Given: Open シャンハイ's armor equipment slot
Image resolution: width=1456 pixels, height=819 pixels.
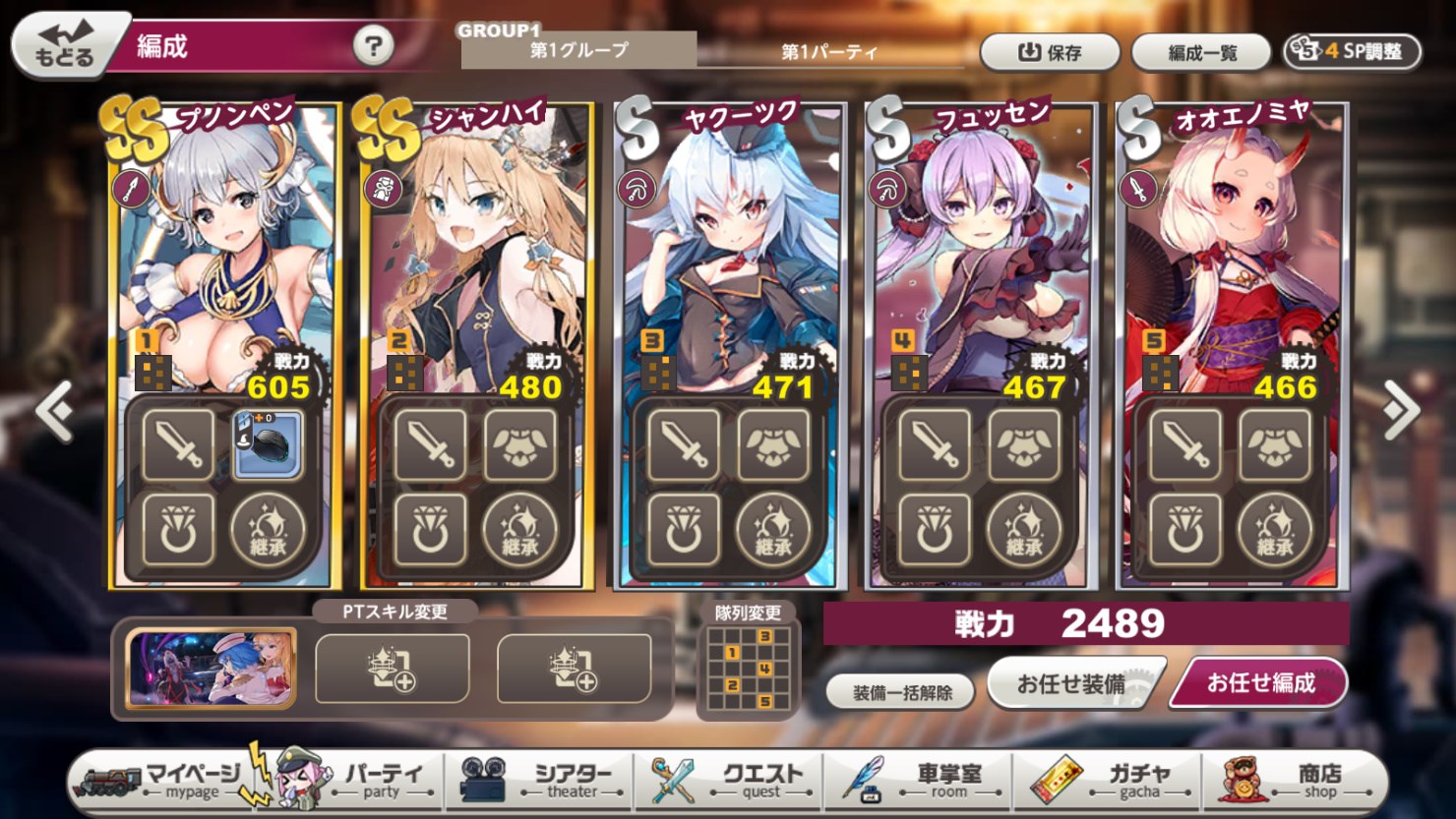Looking at the screenshot, I should point(519,444).
